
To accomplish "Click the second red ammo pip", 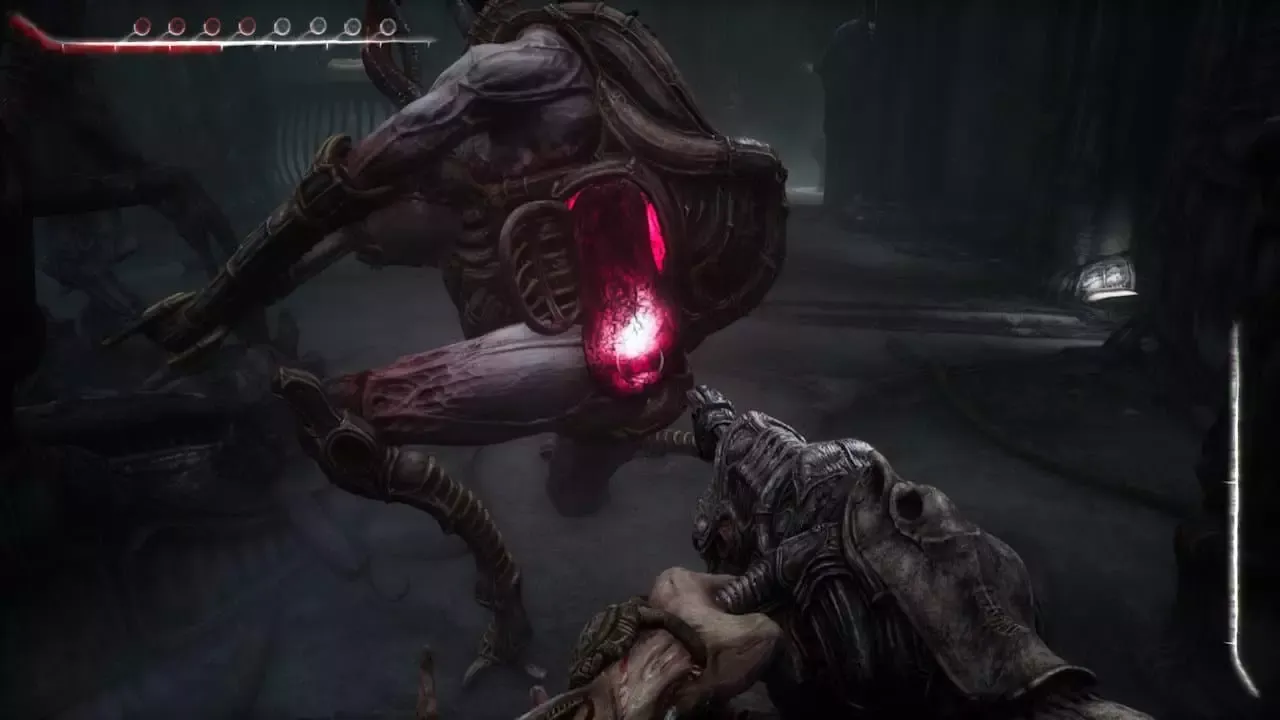I will (x=176, y=24).
